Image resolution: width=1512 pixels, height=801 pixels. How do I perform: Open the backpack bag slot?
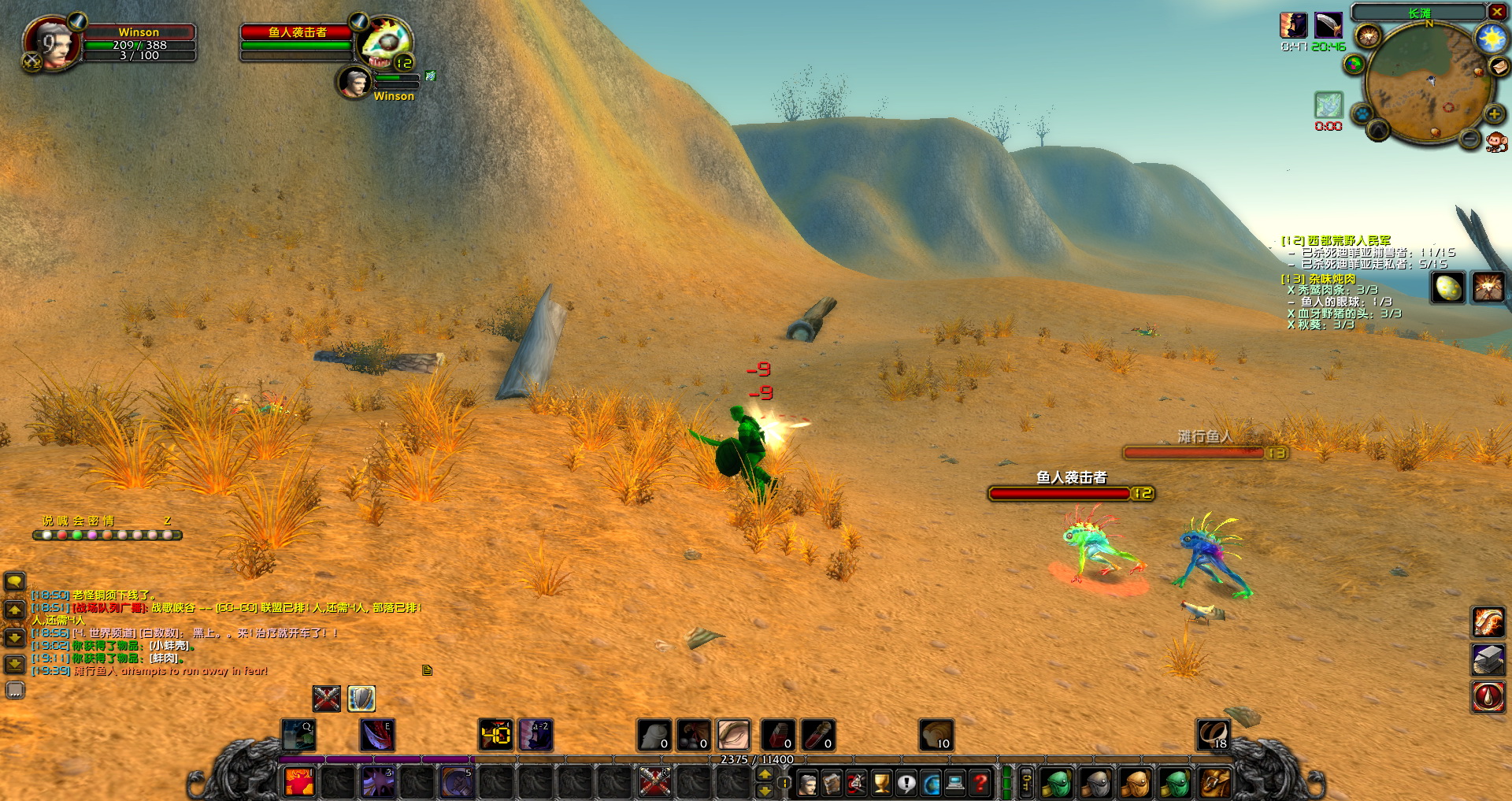(x=1214, y=782)
